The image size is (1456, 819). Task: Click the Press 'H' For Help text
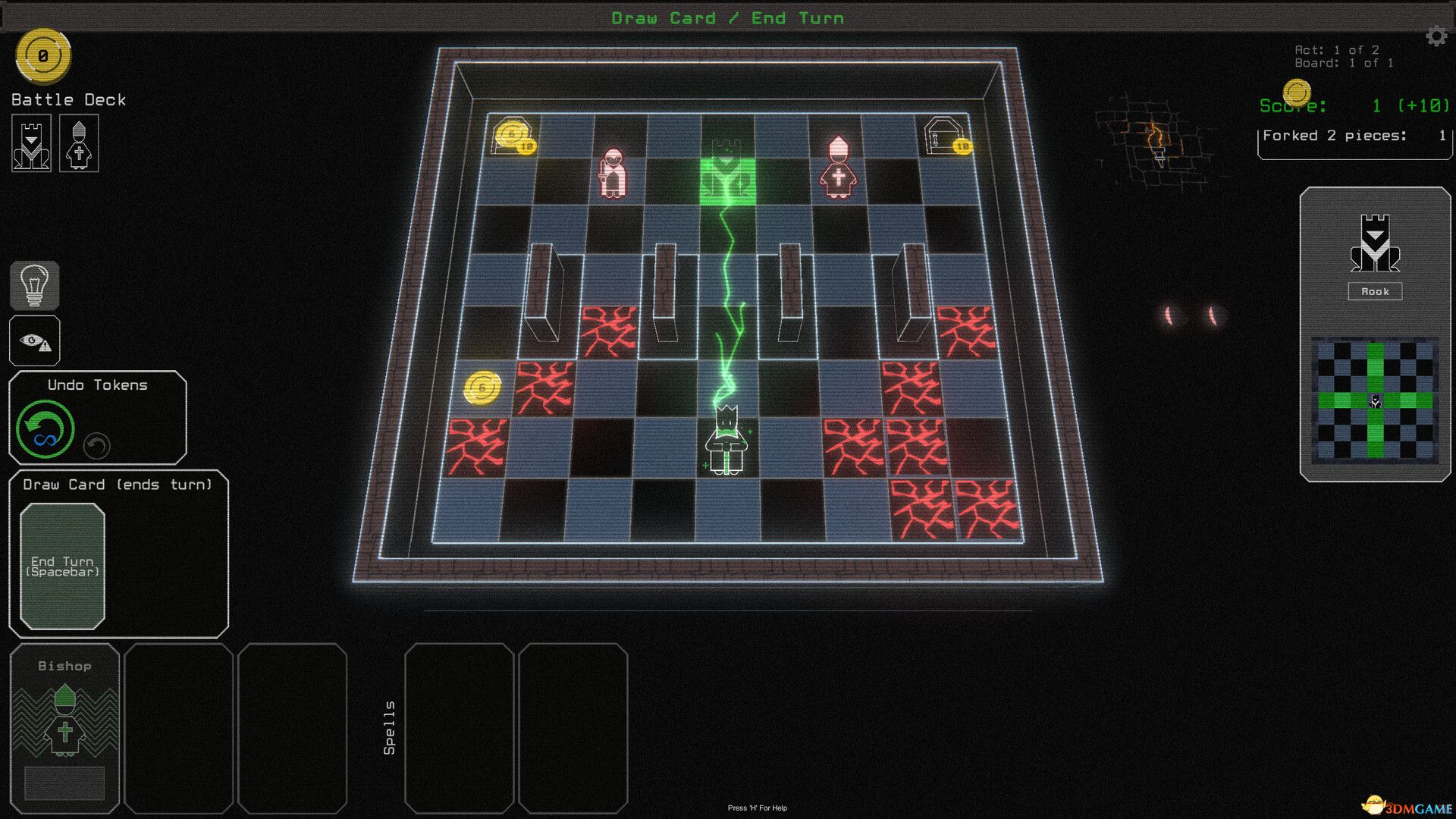pyautogui.click(x=757, y=808)
